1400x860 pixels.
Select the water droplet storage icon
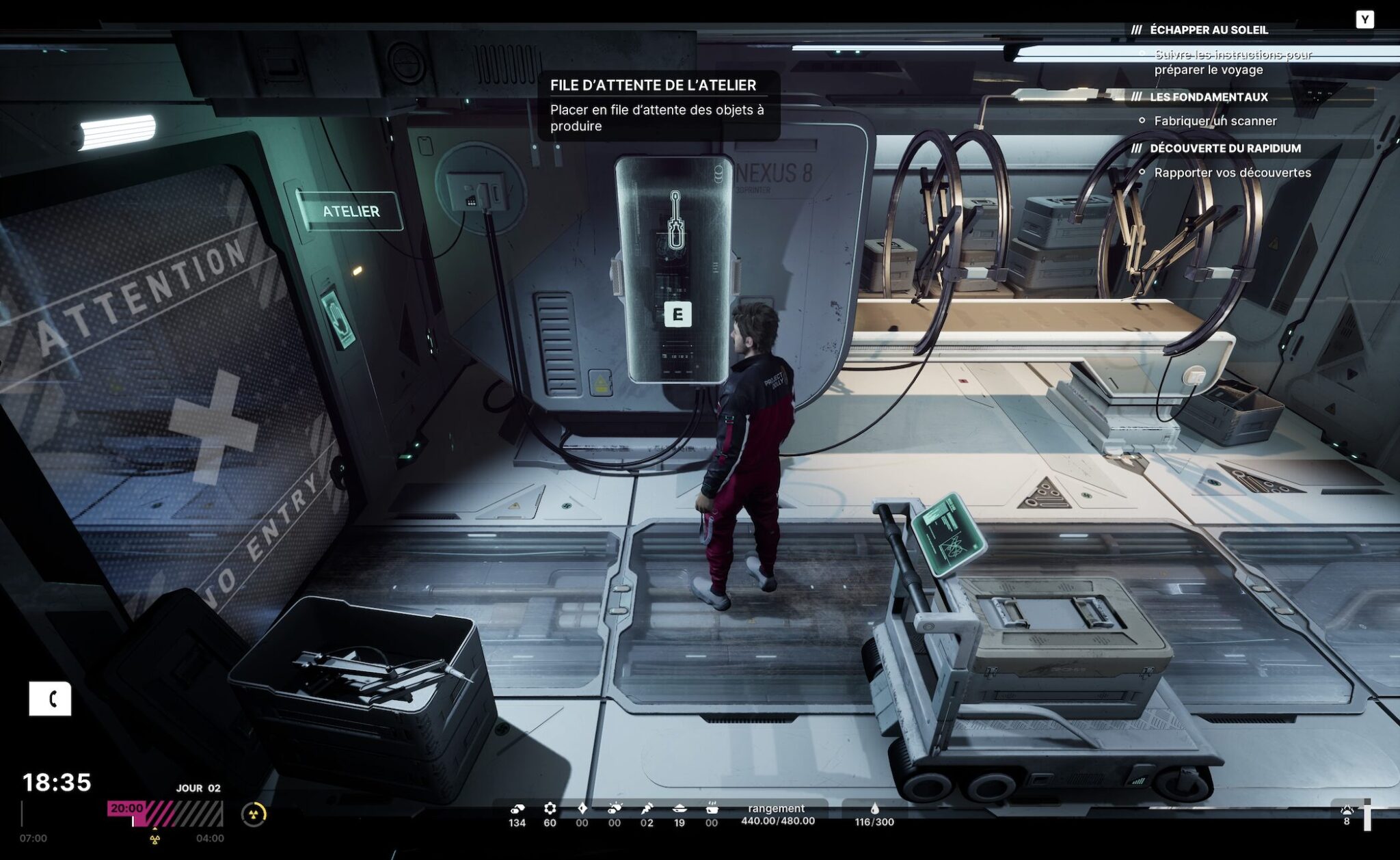pyautogui.click(x=874, y=809)
